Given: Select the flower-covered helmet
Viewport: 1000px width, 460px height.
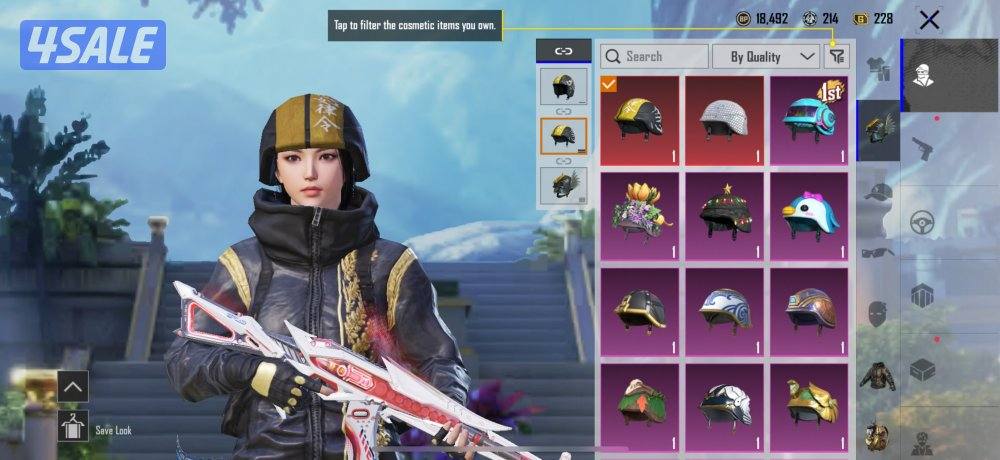Looking at the screenshot, I should tap(640, 215).
